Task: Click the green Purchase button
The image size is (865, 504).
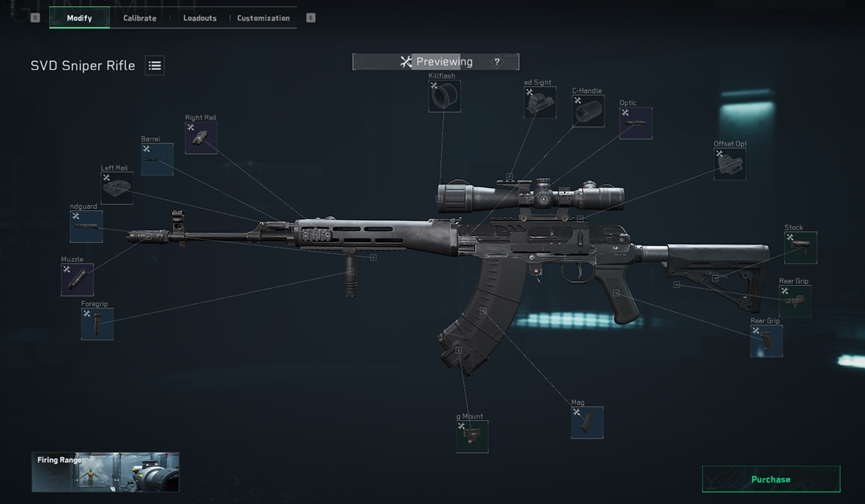Action: point(770,479)
